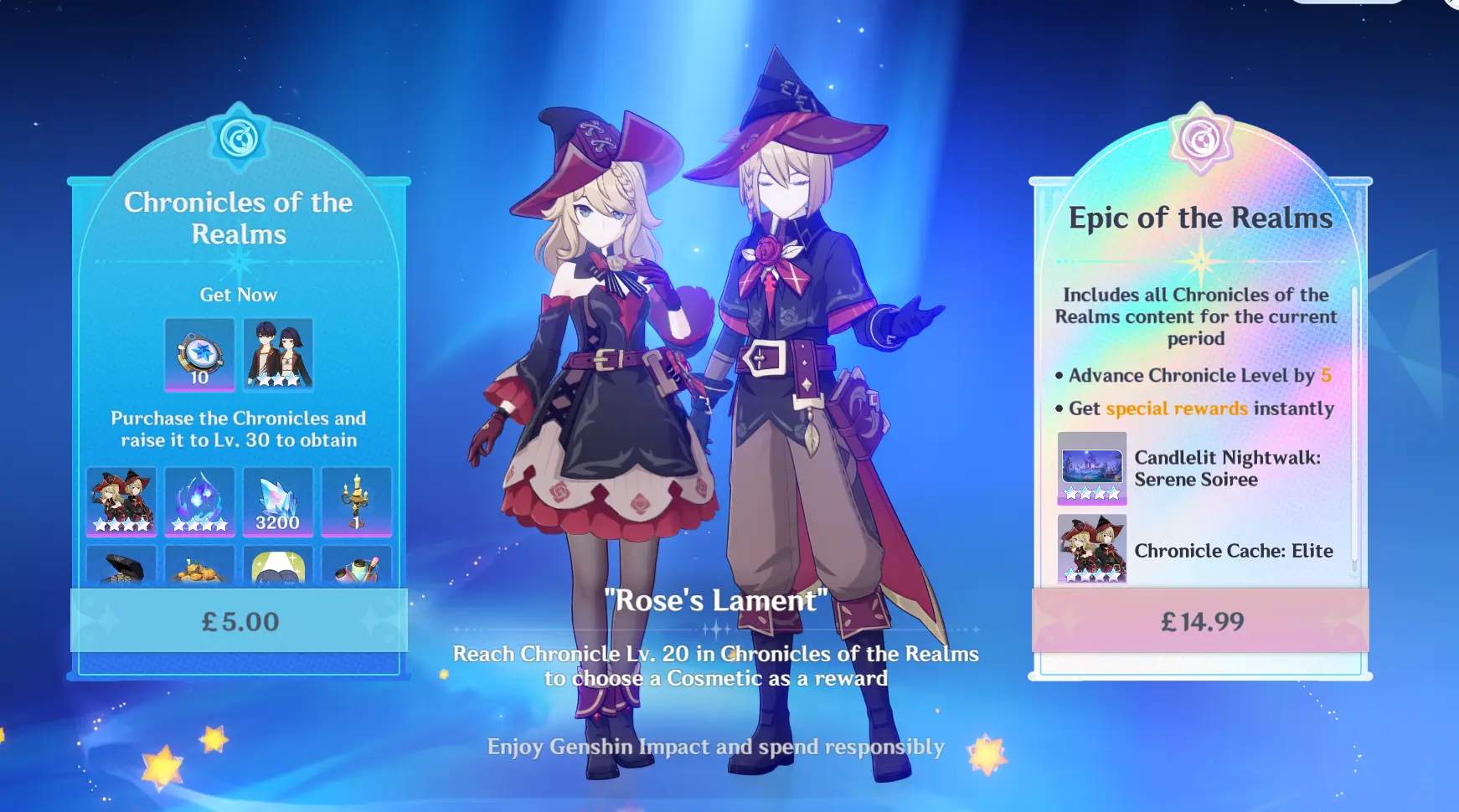The height and width of the screenshot is (812, 1459).
Task: Select the spotlight silhouette reward icon
Action: click(x=277, y=566)
